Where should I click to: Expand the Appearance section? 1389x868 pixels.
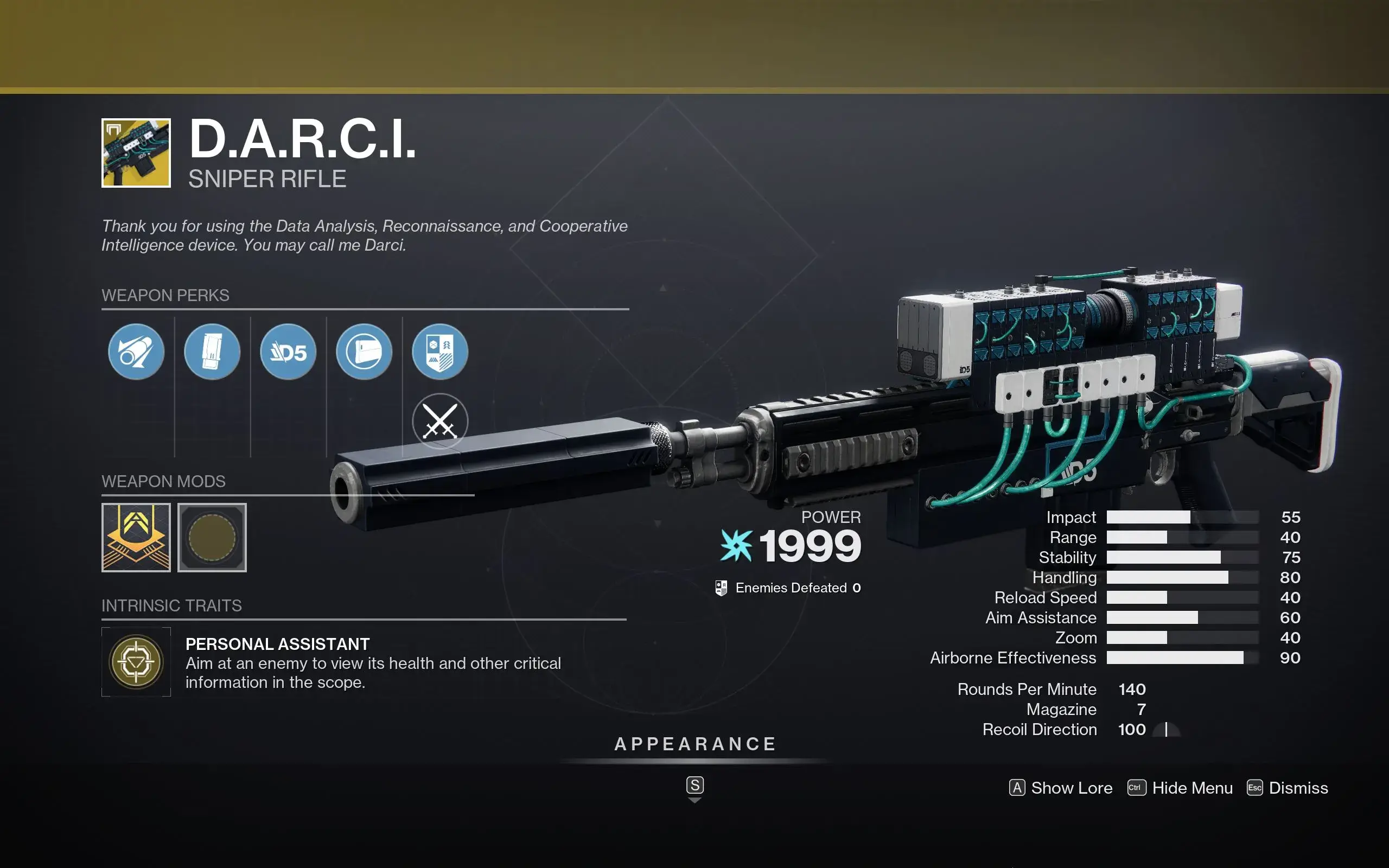(x=695, y=744)
